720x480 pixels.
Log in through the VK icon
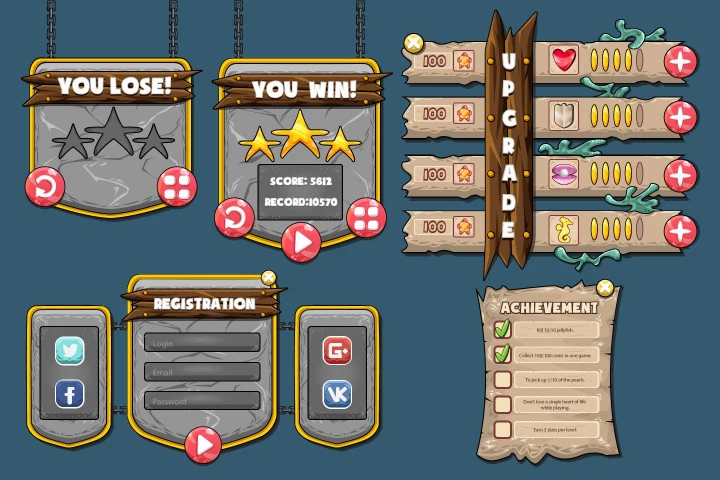point(337,395)
